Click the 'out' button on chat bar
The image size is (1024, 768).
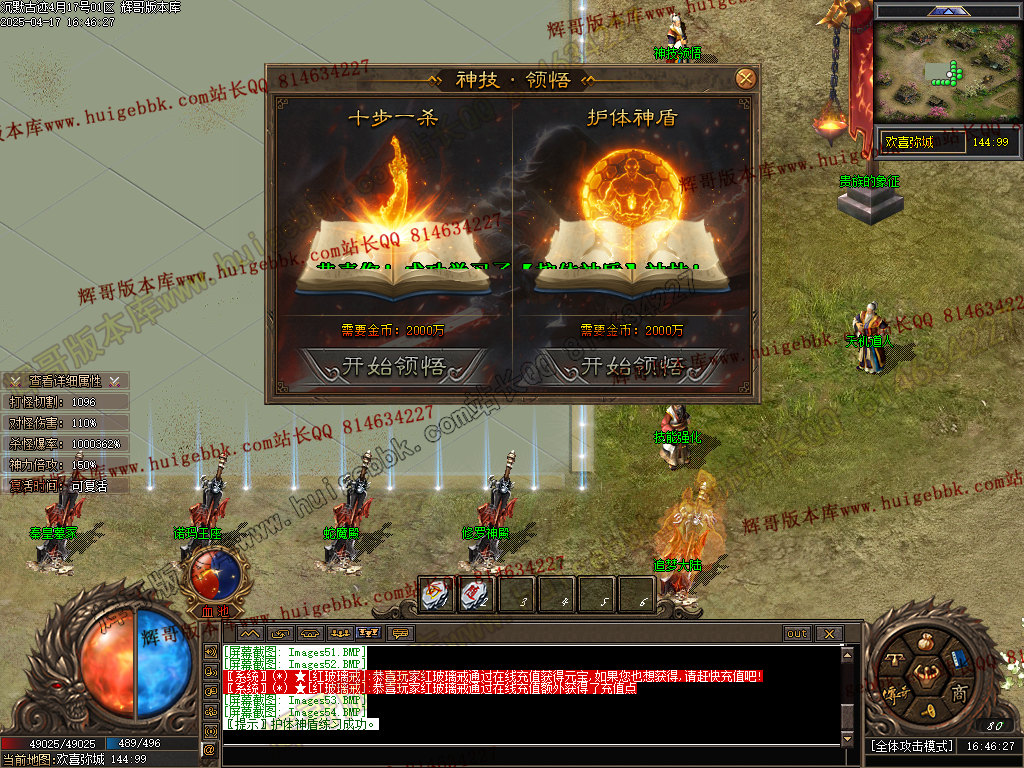[796, 633]
